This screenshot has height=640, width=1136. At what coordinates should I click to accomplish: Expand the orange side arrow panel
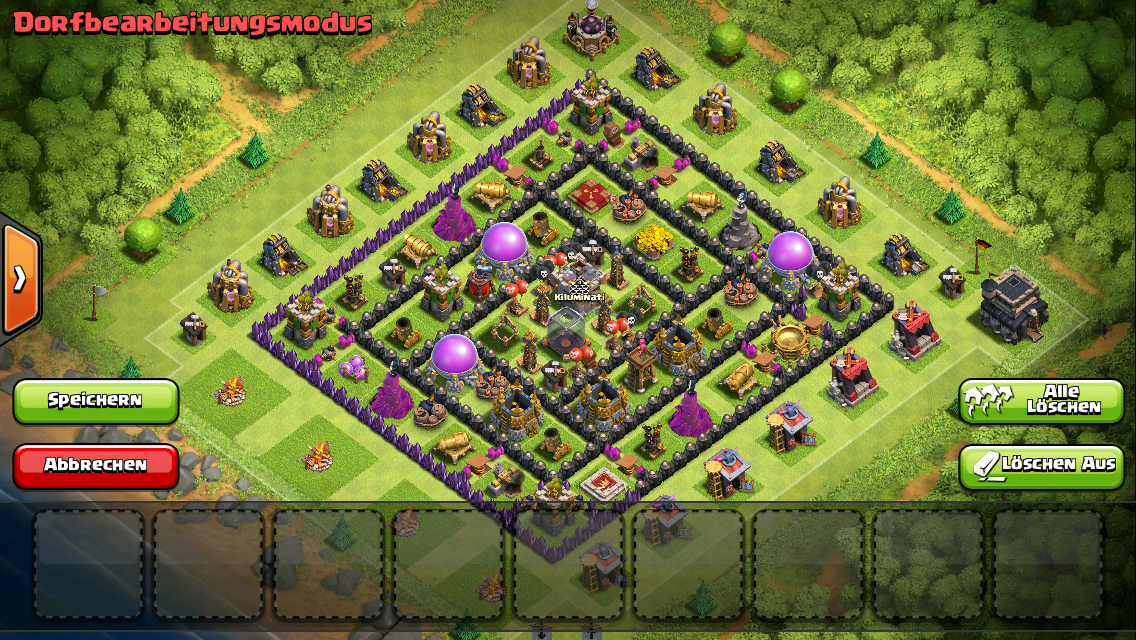point(20,279)
